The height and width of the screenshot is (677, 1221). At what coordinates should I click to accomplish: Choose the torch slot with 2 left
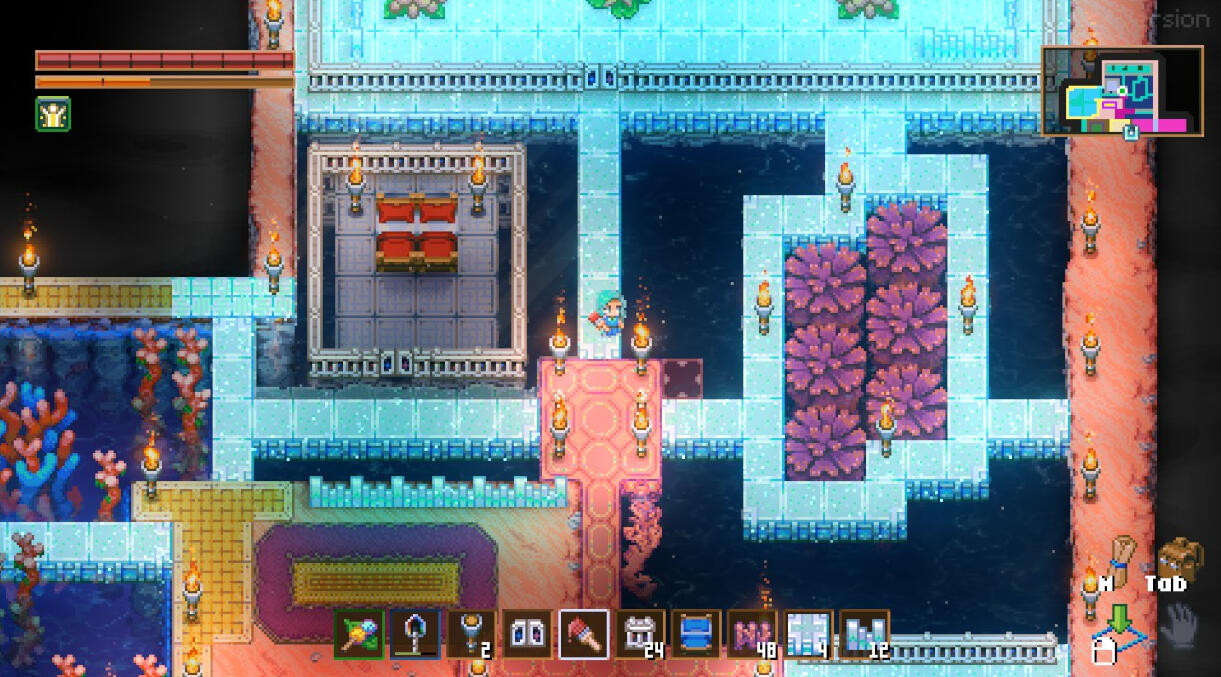click(x=470, y=634)
